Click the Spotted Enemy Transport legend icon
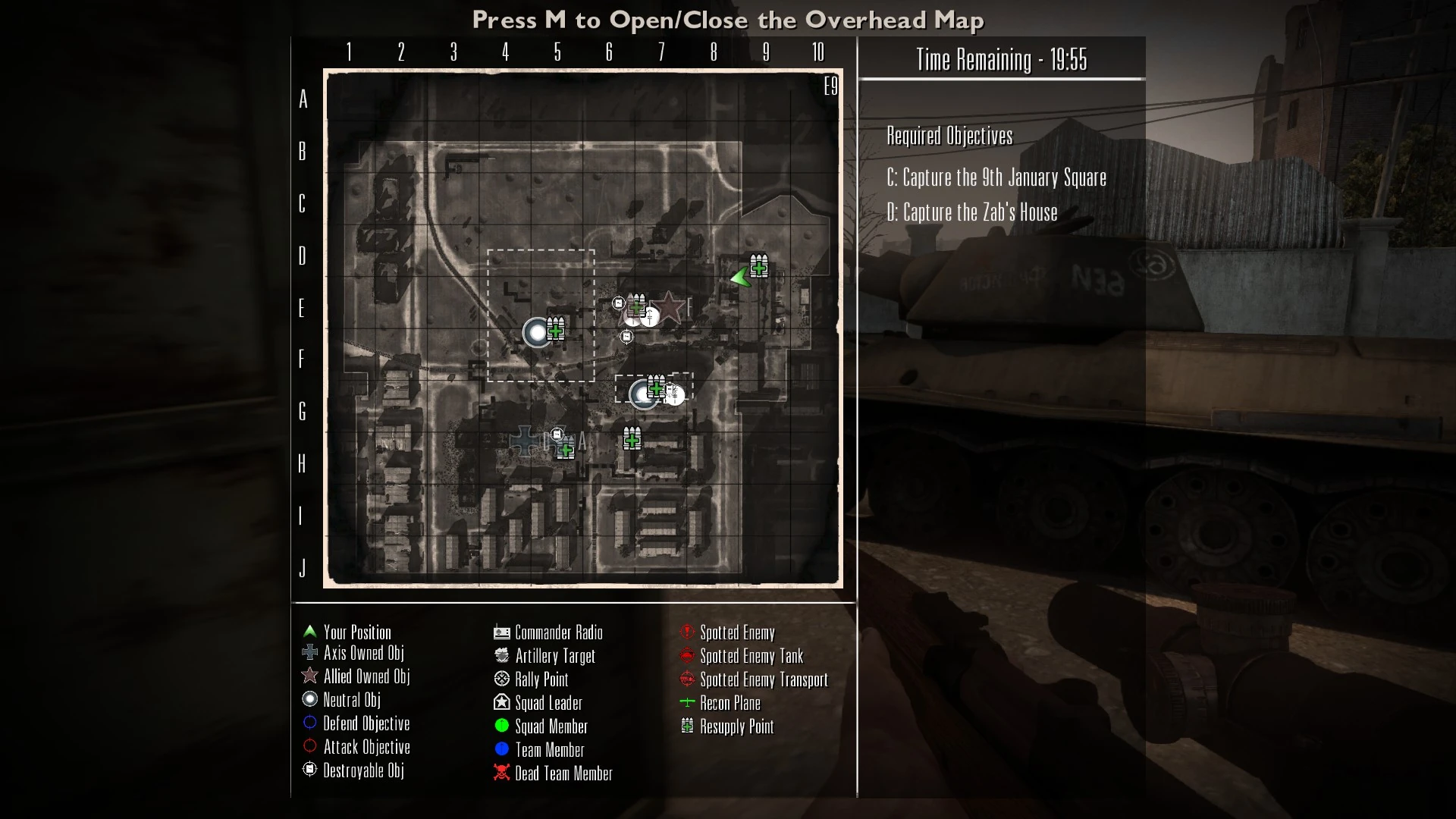Image resolution: width=1456 pixels, height=819 pixels. point(688,679)
